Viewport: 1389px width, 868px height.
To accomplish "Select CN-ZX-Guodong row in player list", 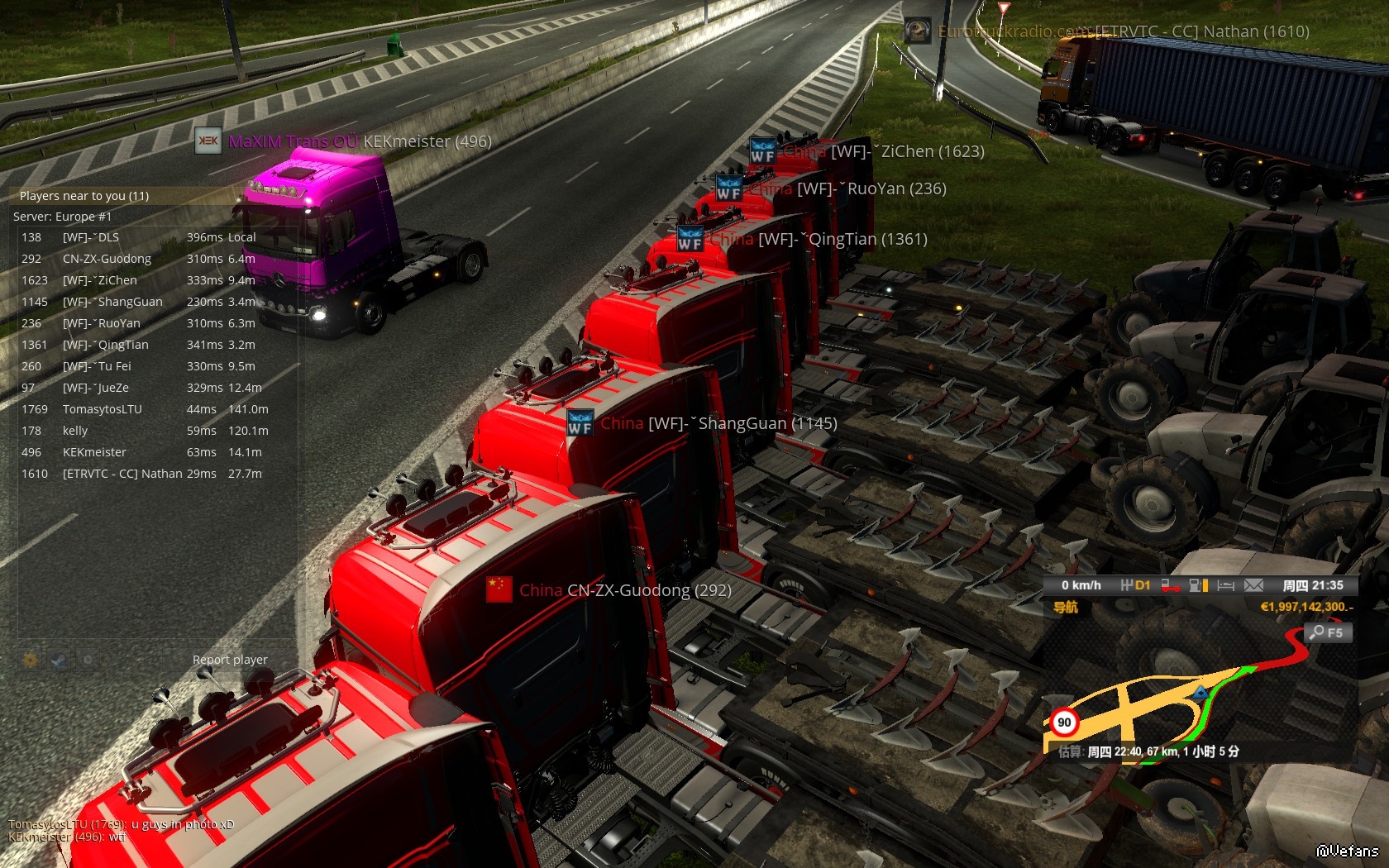I will [107, 259].
